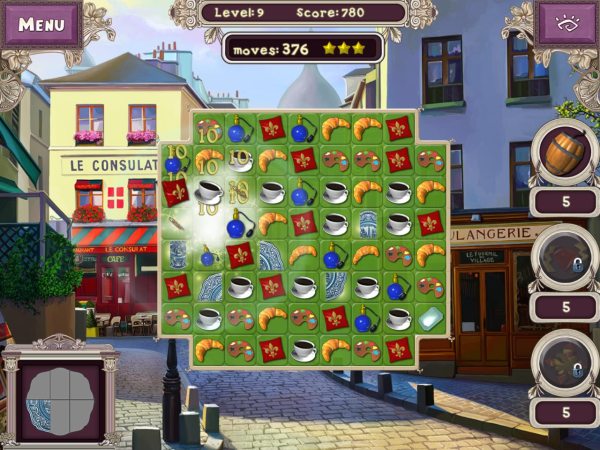Click the eye hint button

coord(567,23)
